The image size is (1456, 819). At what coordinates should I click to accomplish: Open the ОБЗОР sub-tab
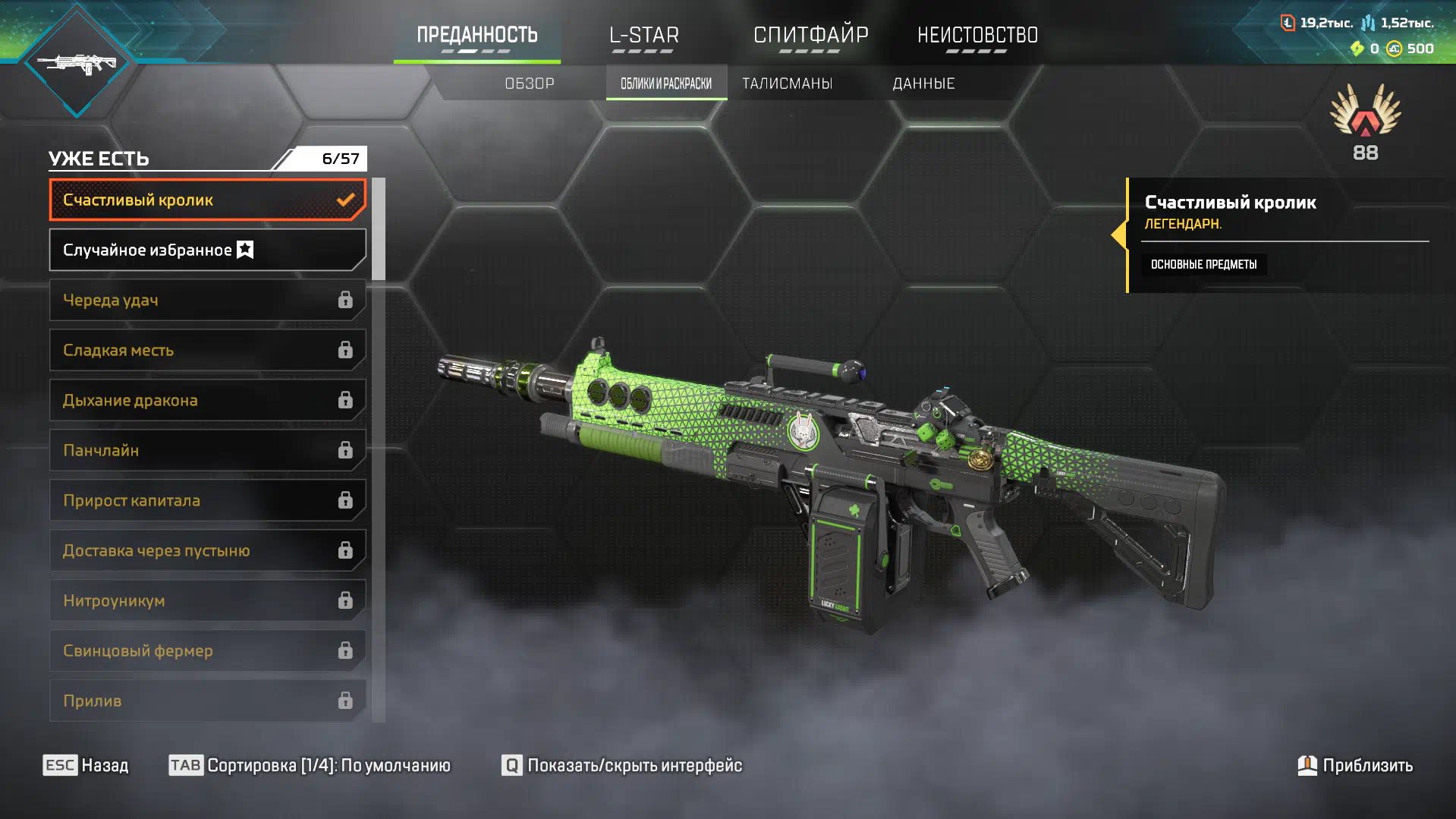[530, 83]
